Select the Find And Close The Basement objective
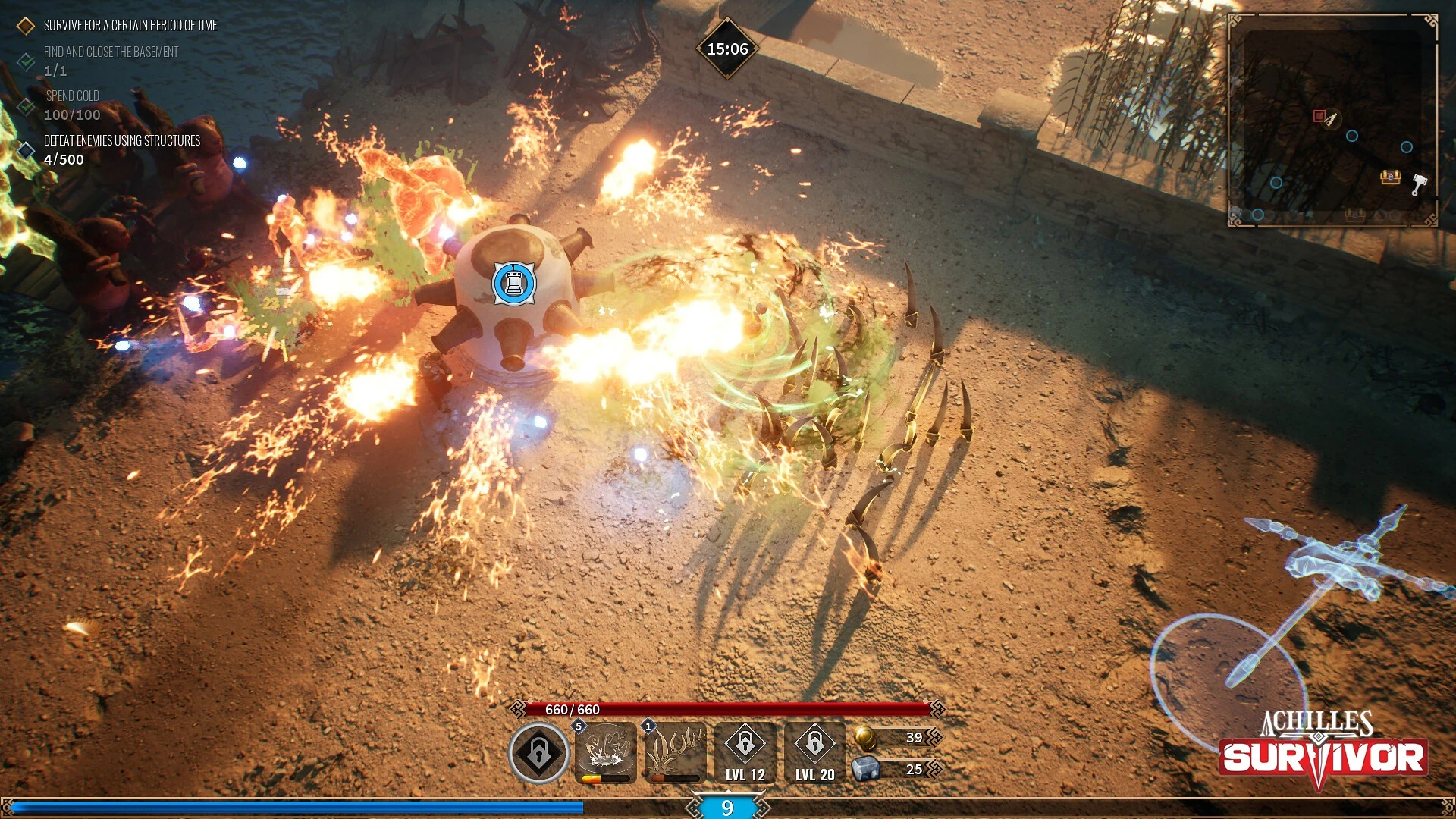The width and height of the screenshot is (1456, 819). pyautogui.click(x=111, y=52)
